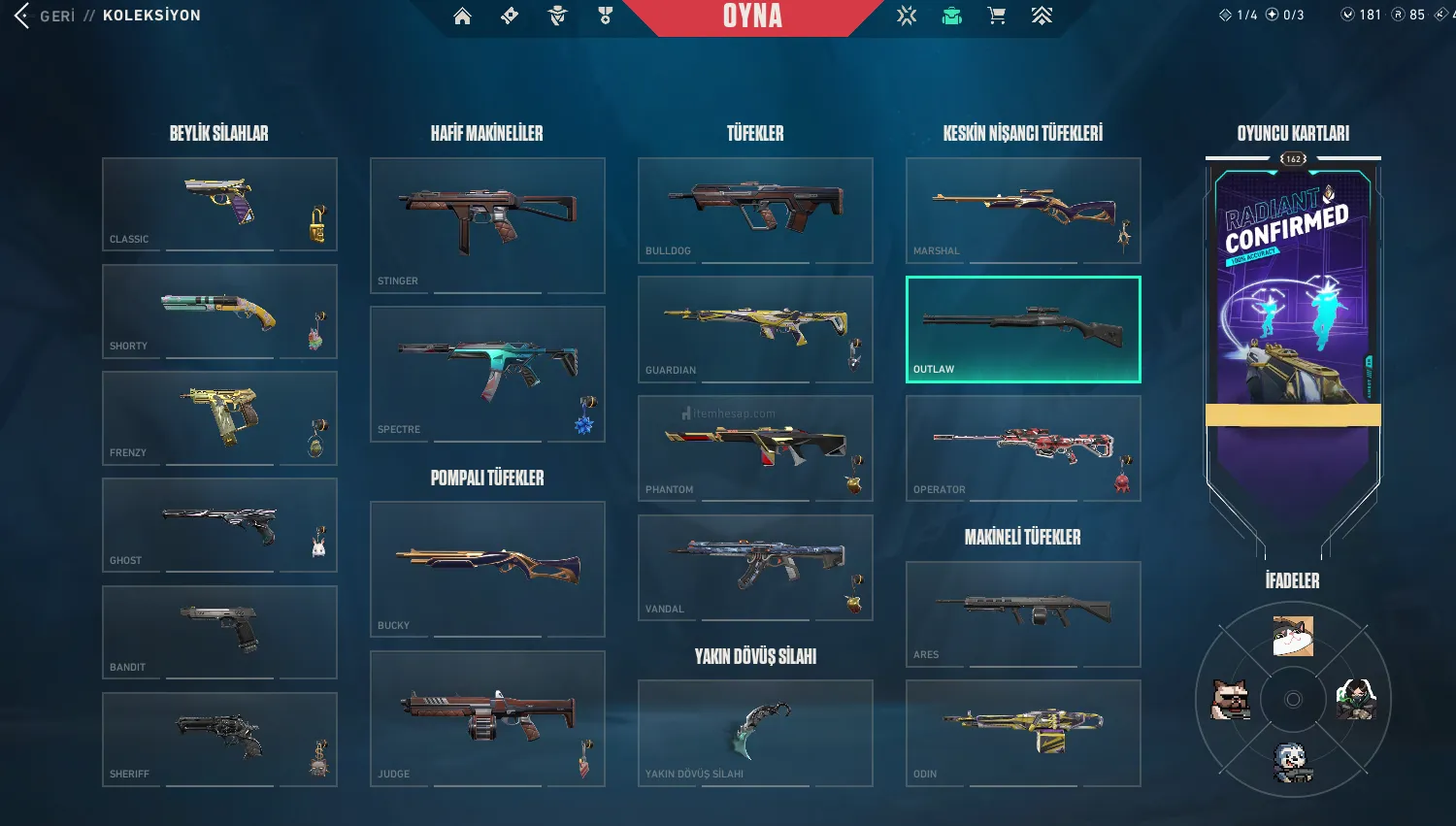Open the store shopping cart icon
The height and width of the screenshot is (826, 1456).
(x=996, y=16)
